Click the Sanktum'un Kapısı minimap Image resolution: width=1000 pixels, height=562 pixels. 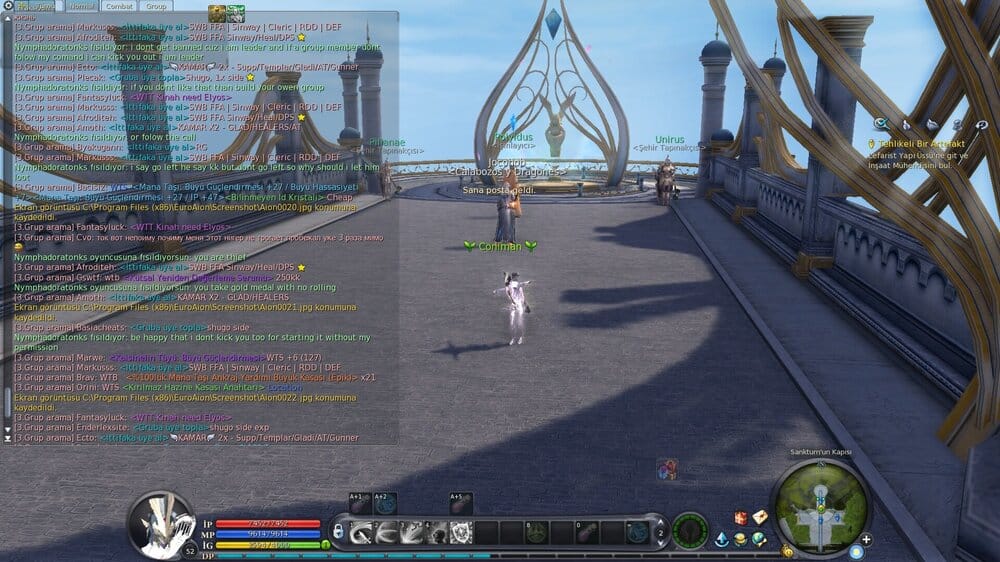(820, 507)
